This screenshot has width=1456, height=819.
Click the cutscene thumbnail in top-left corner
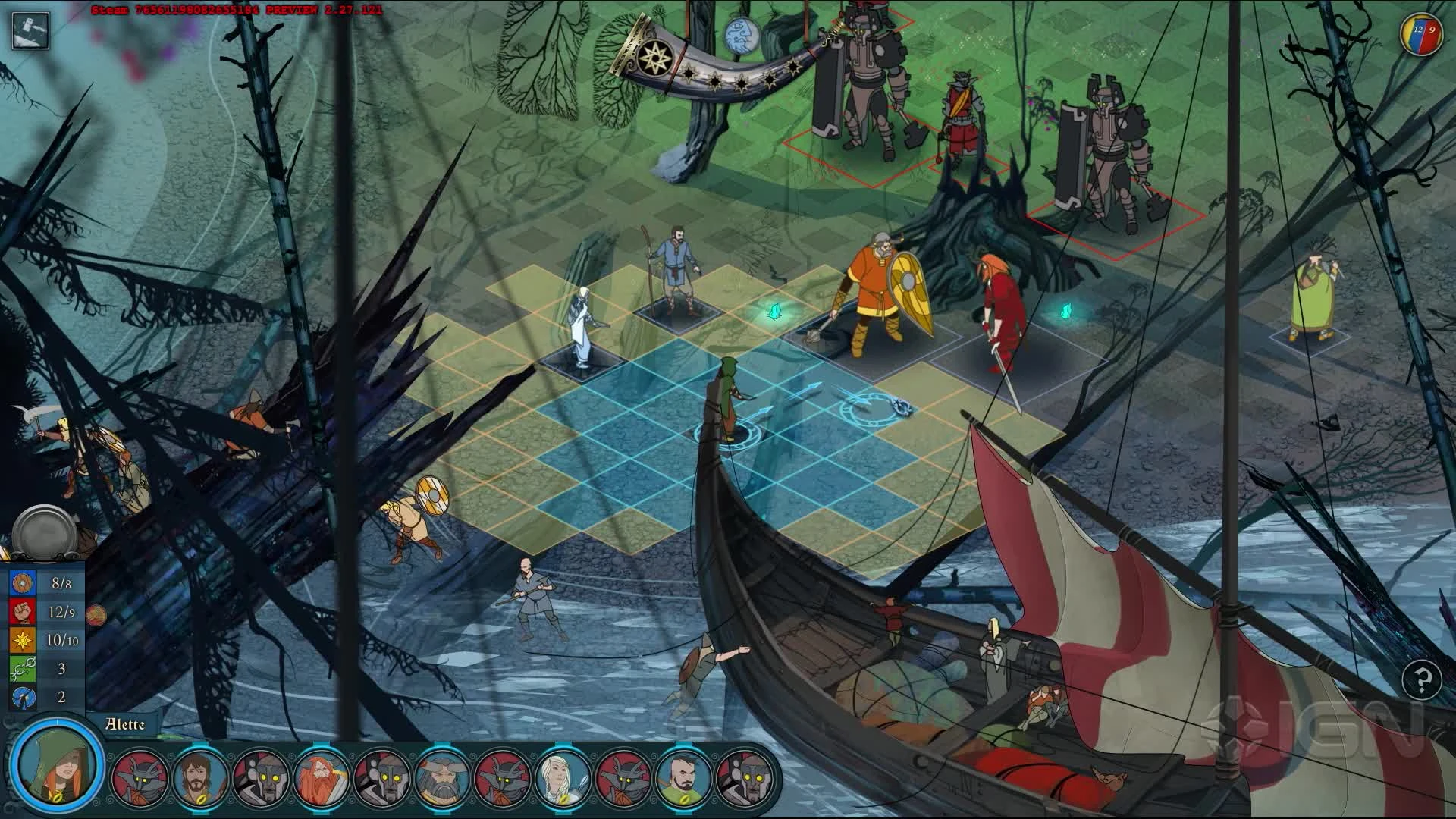click(x=30, y=30)
